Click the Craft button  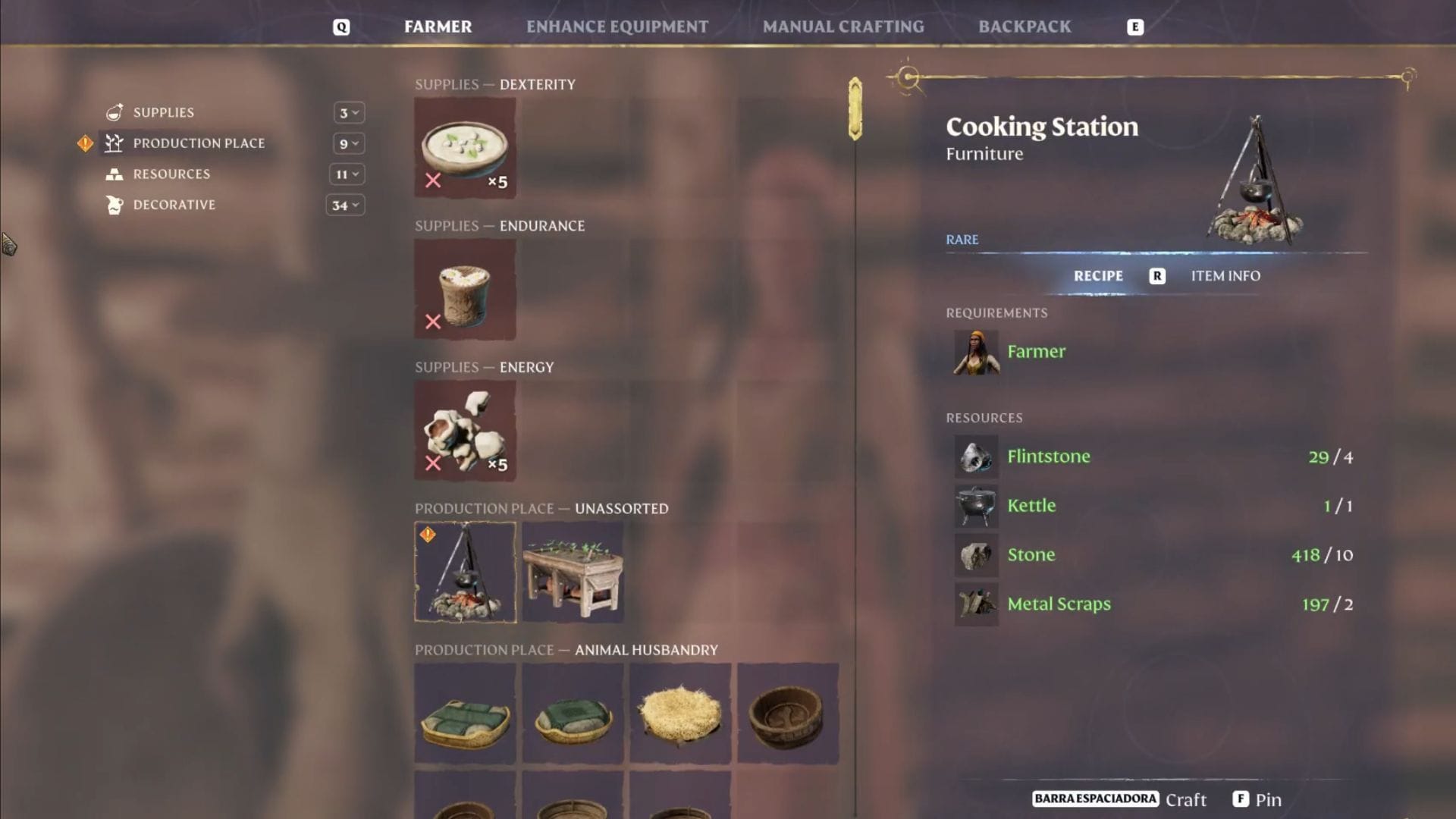click(x=1187, y=799)
